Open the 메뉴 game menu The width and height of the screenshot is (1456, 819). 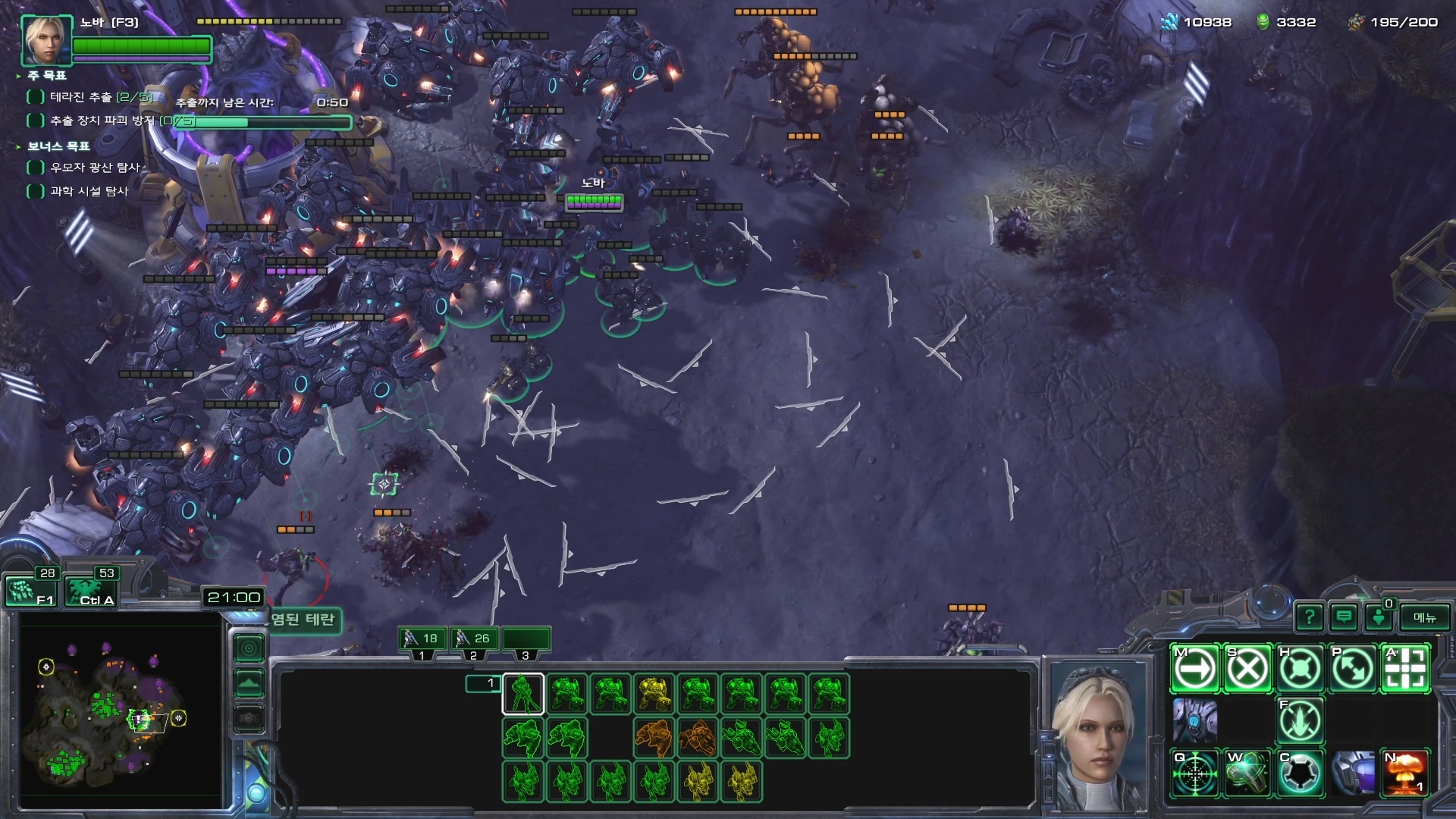(x=1425, y=617)
